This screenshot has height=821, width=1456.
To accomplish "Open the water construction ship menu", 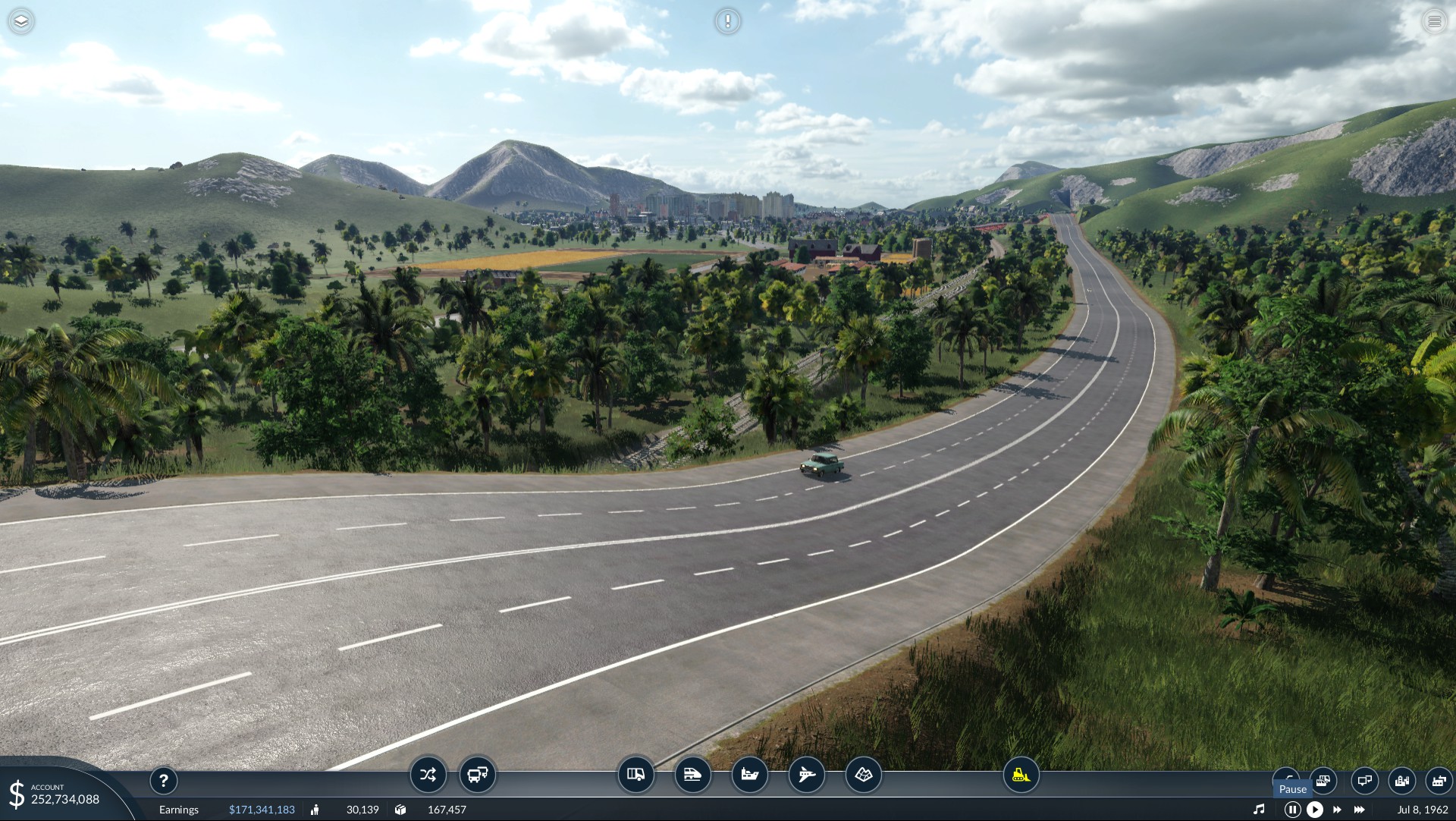I will pyautogui.click(x=749, y=775).
